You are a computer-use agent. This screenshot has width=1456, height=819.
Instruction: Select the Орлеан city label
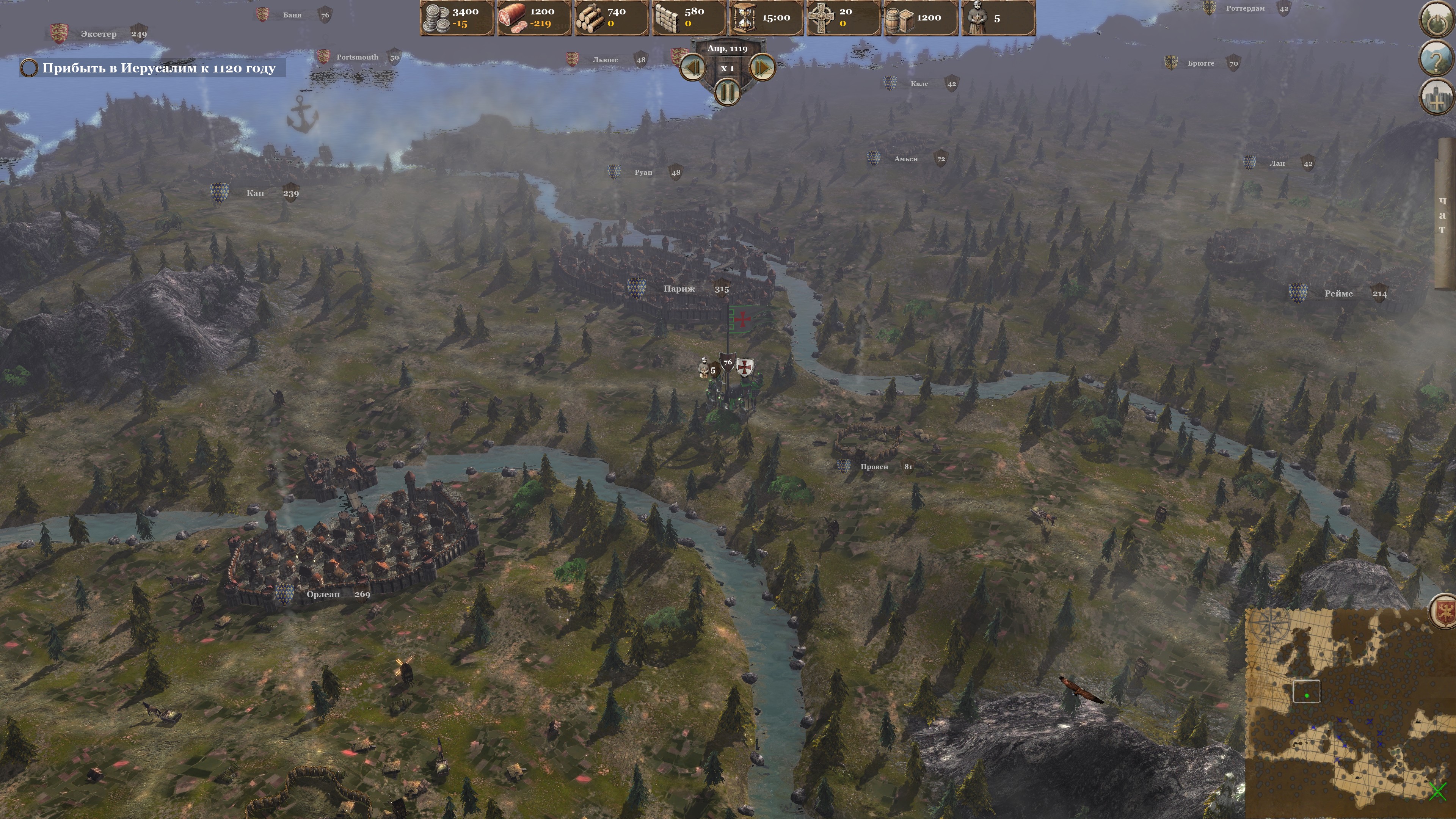(x=323, y=594)
